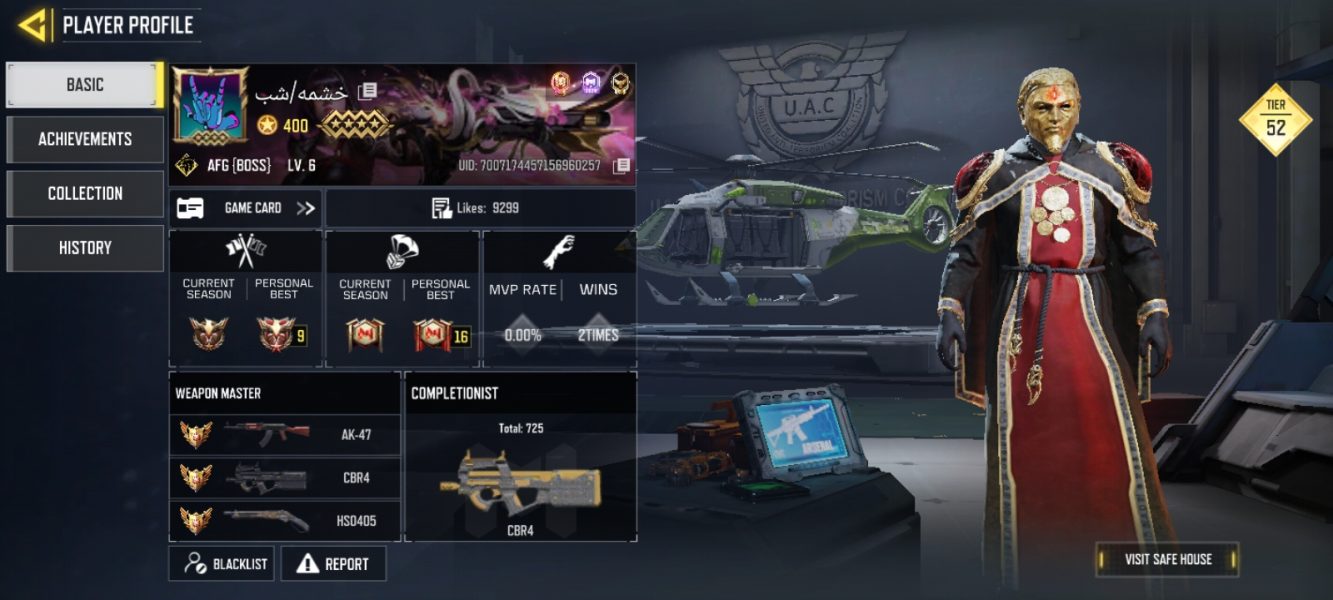Open the Collection tab
Screen dimensions: 1333x600
[85, 193]
